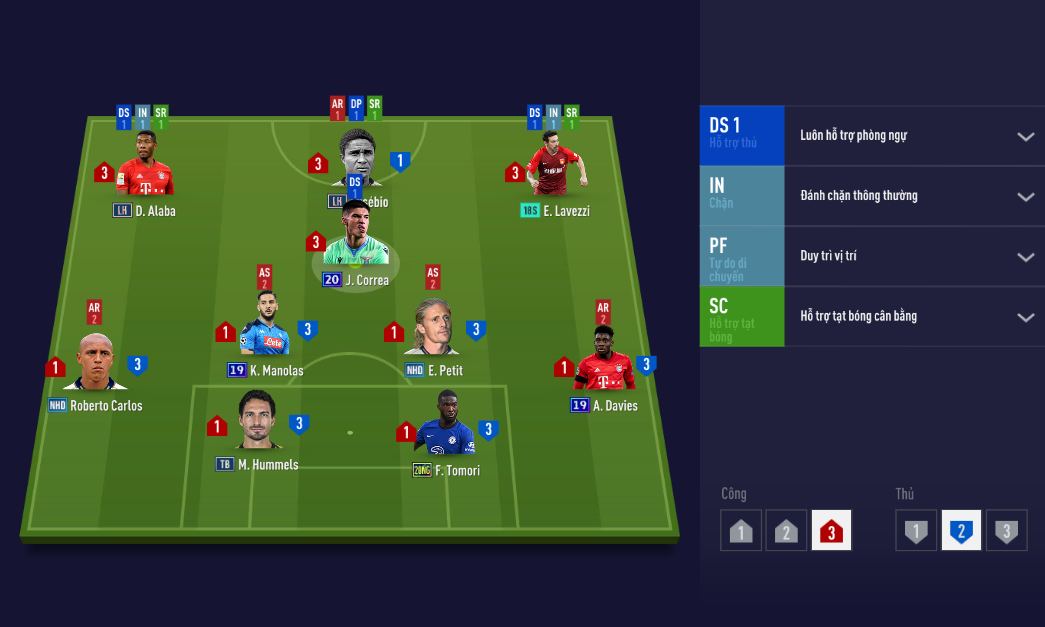Image resolution: width=1045 pixels, height=627 pixels.
Task: Set defense level to 1
Action: [x=916, y=531]
